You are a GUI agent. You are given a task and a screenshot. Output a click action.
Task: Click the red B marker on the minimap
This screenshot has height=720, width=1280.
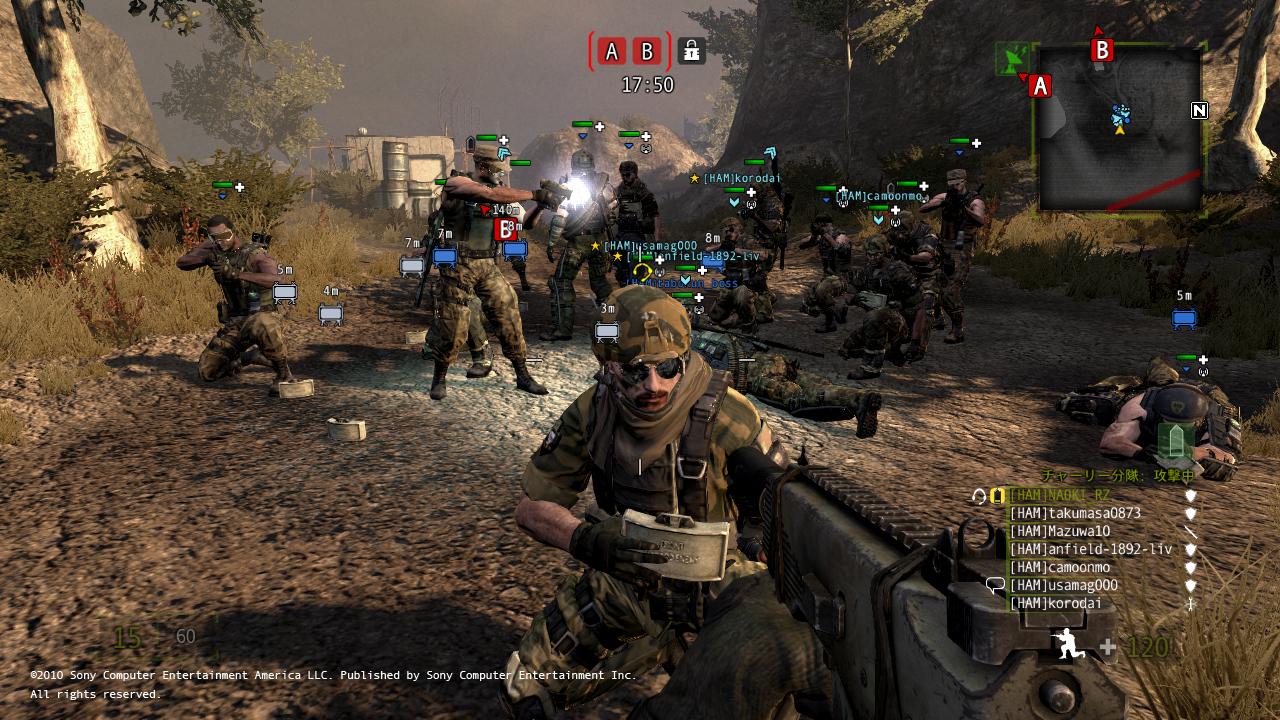coord(1102,49)
